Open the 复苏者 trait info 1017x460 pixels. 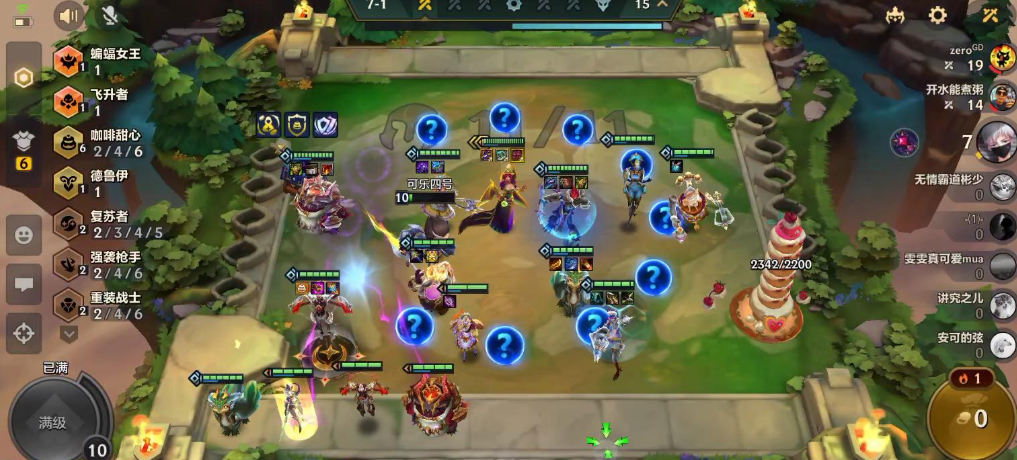pyautogui.click(x=98, y=225)
